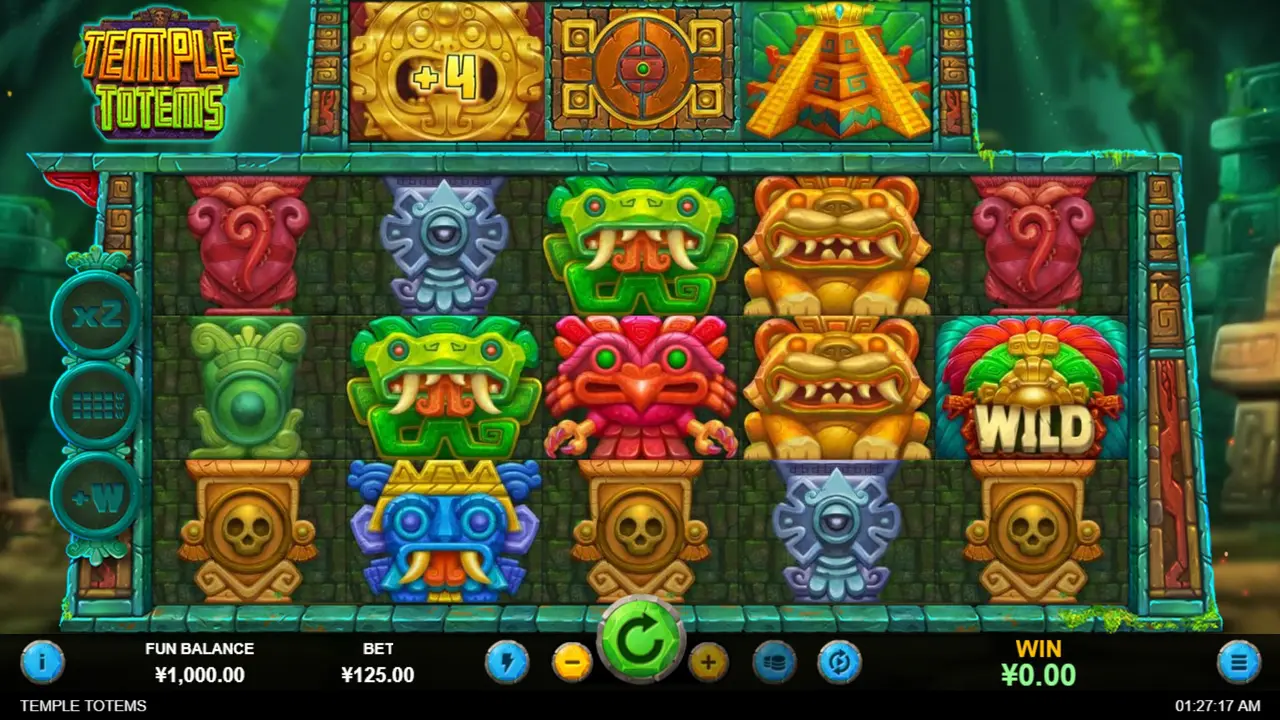Image resolution: width=1280 pixels, height=720 pixels.
Task: Open the Autoplay spin options icon
Action: 841,661
